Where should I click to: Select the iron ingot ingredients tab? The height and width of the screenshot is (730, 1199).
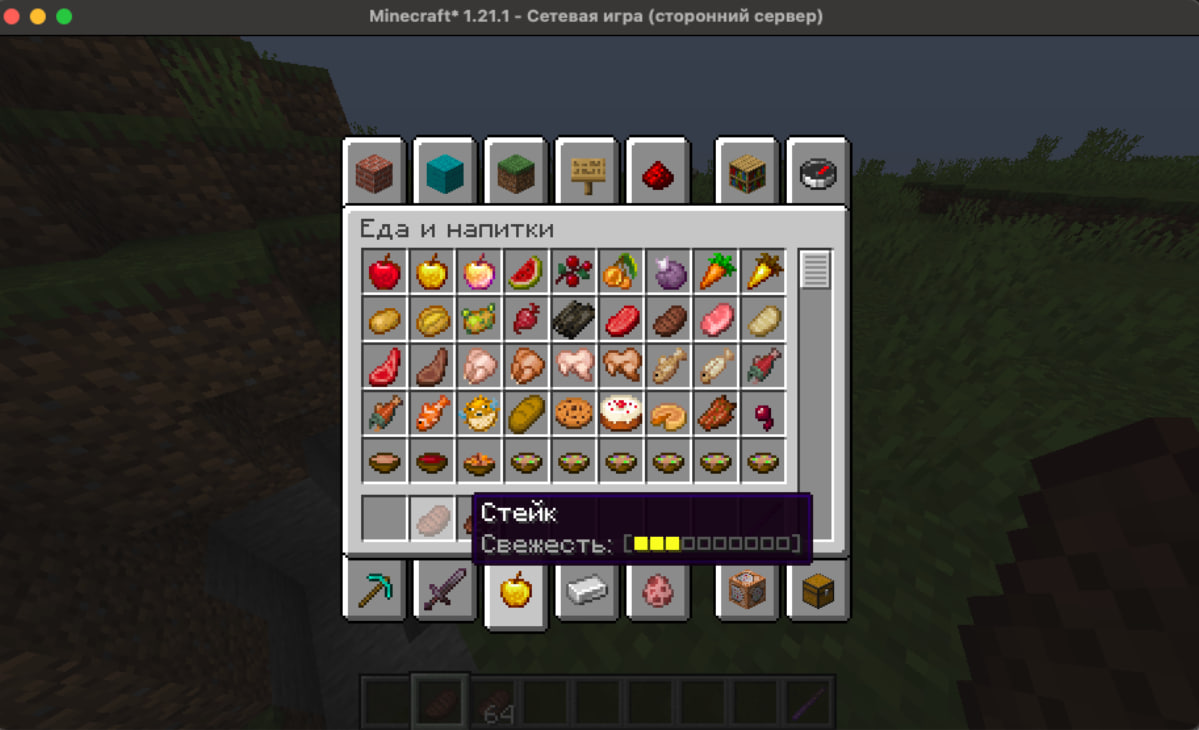pyautogui.click(x=587, y=591)
